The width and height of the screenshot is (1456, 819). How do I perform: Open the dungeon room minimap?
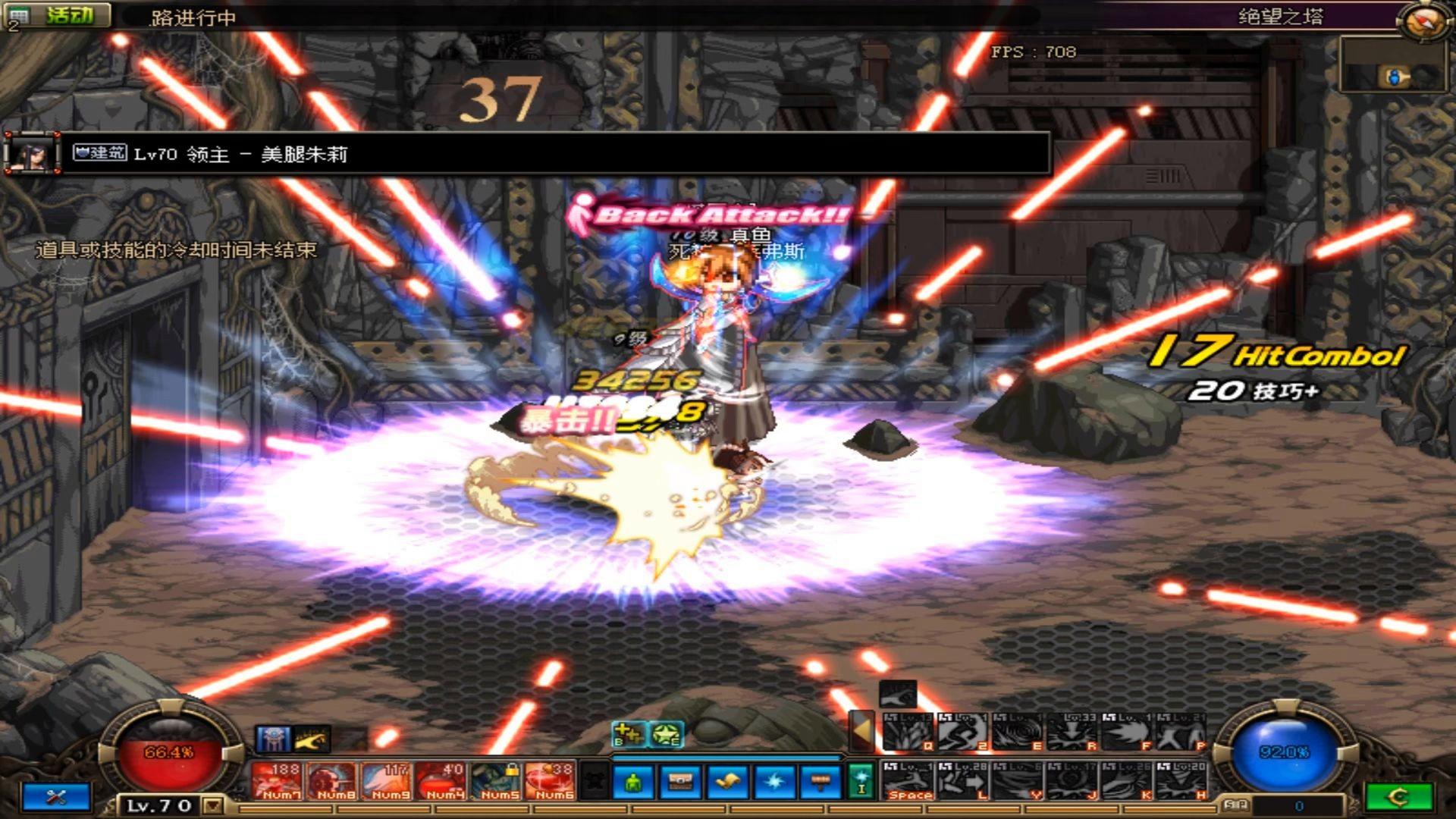point(1394,66)
